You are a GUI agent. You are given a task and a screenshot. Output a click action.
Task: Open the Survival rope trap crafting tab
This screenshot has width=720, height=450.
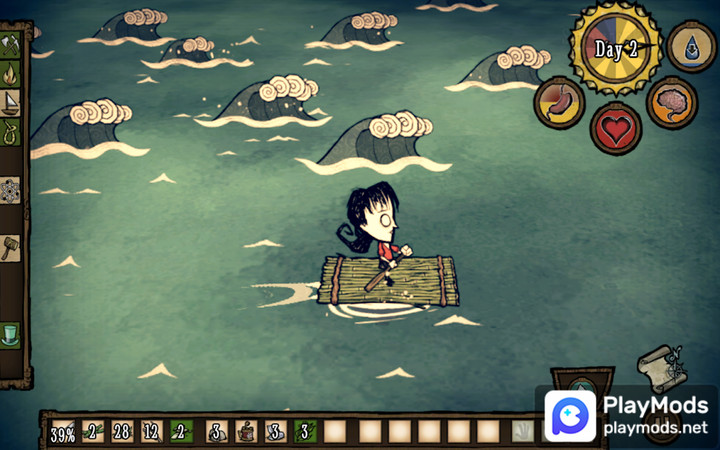click(12, 131)
